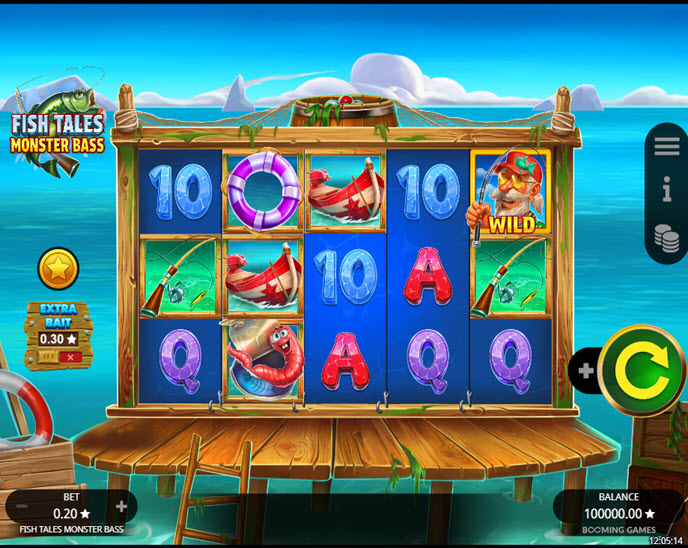Increase the bet with the plus button
Viewport: 688px width, 548px height.
(x=122, y=507)
